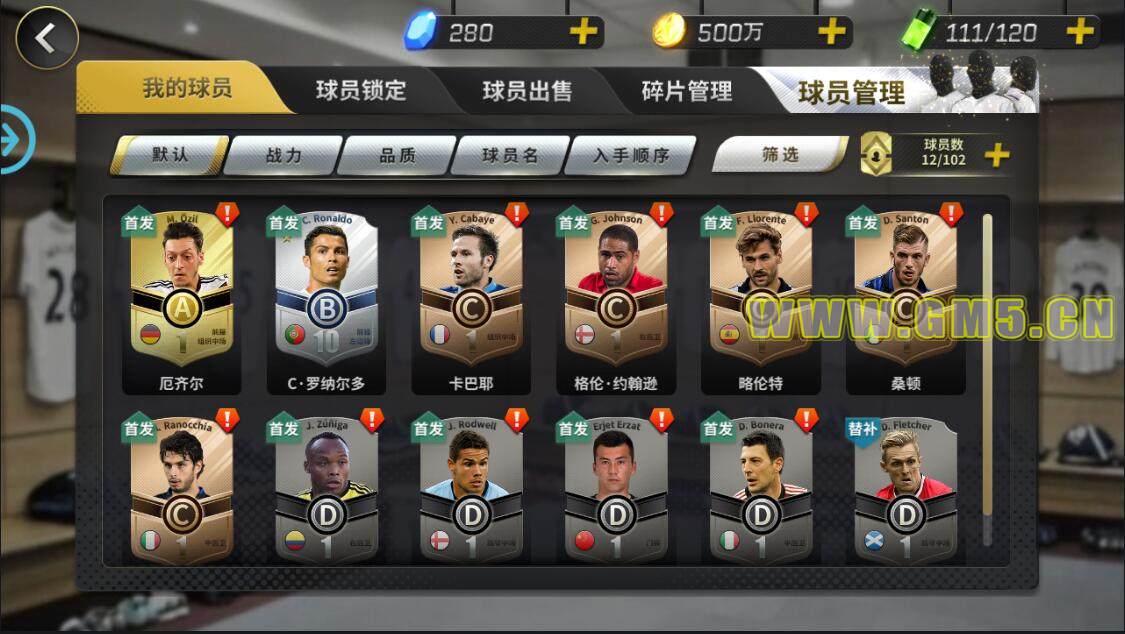Select substitute D. Fletcher's card

pos(905,490)
